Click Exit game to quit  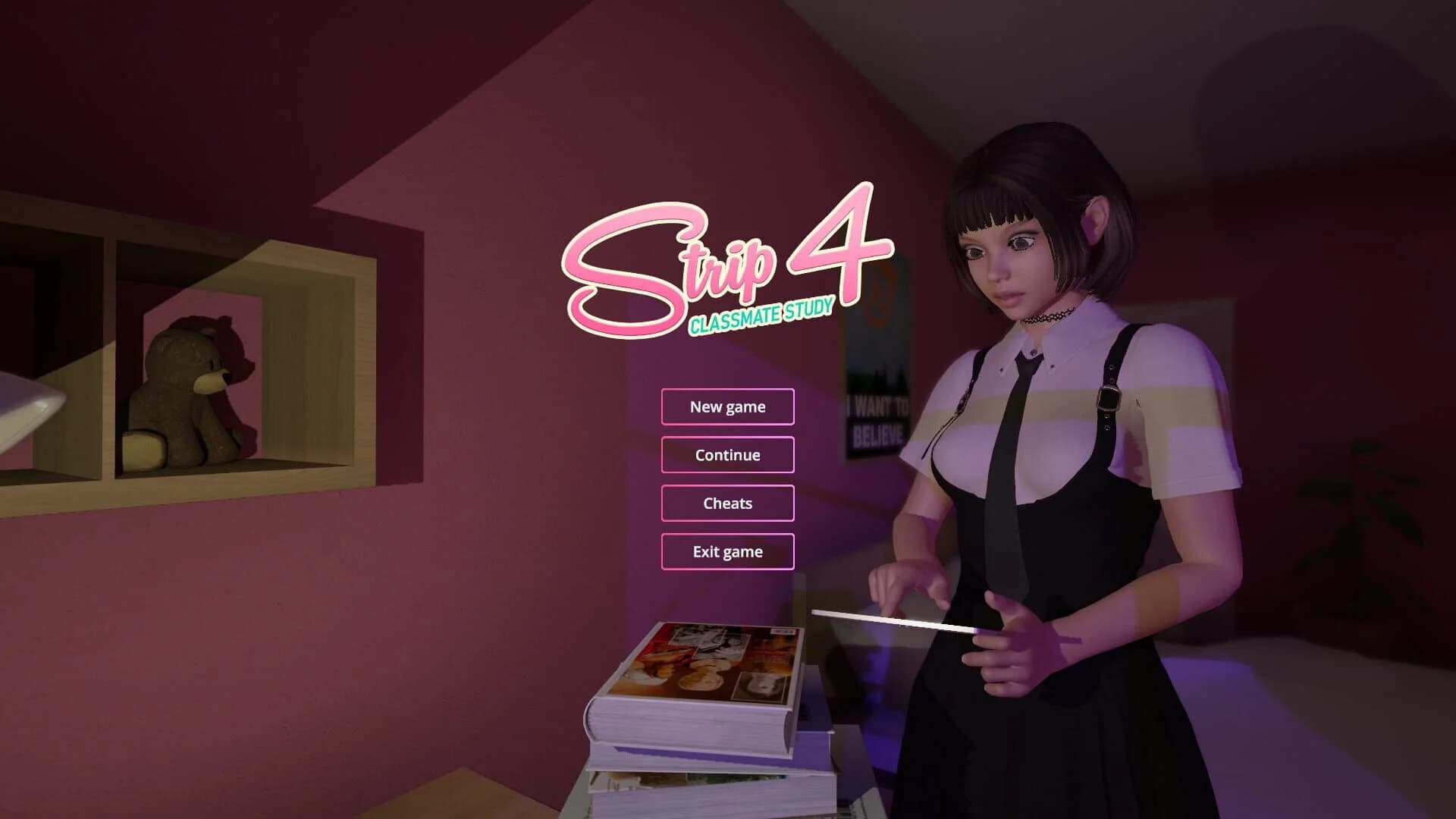[x=726, y=551]
